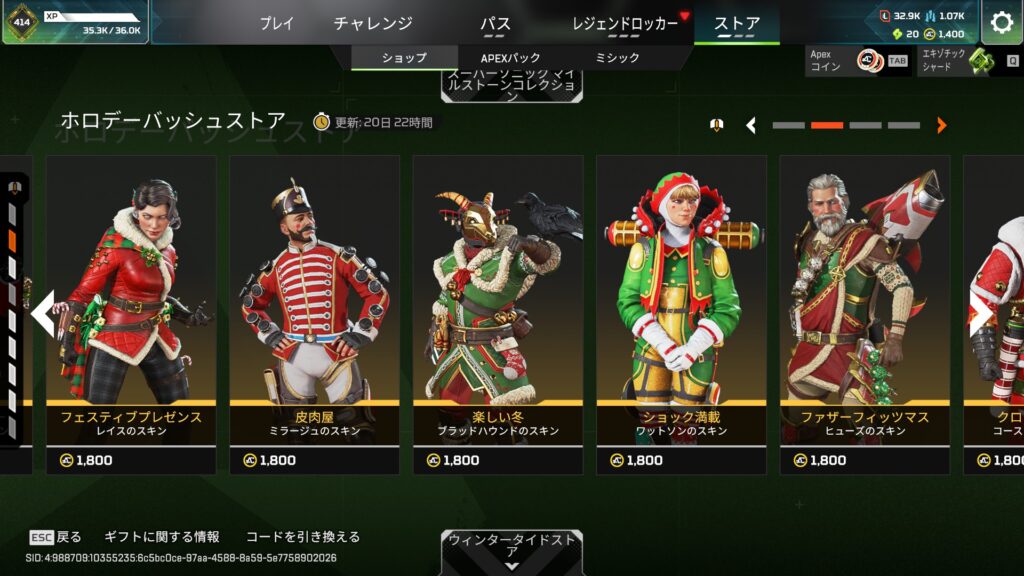Open the レジェンドロッカー tab
This screenshot has width=1024, height=576.
click(626, 23)
